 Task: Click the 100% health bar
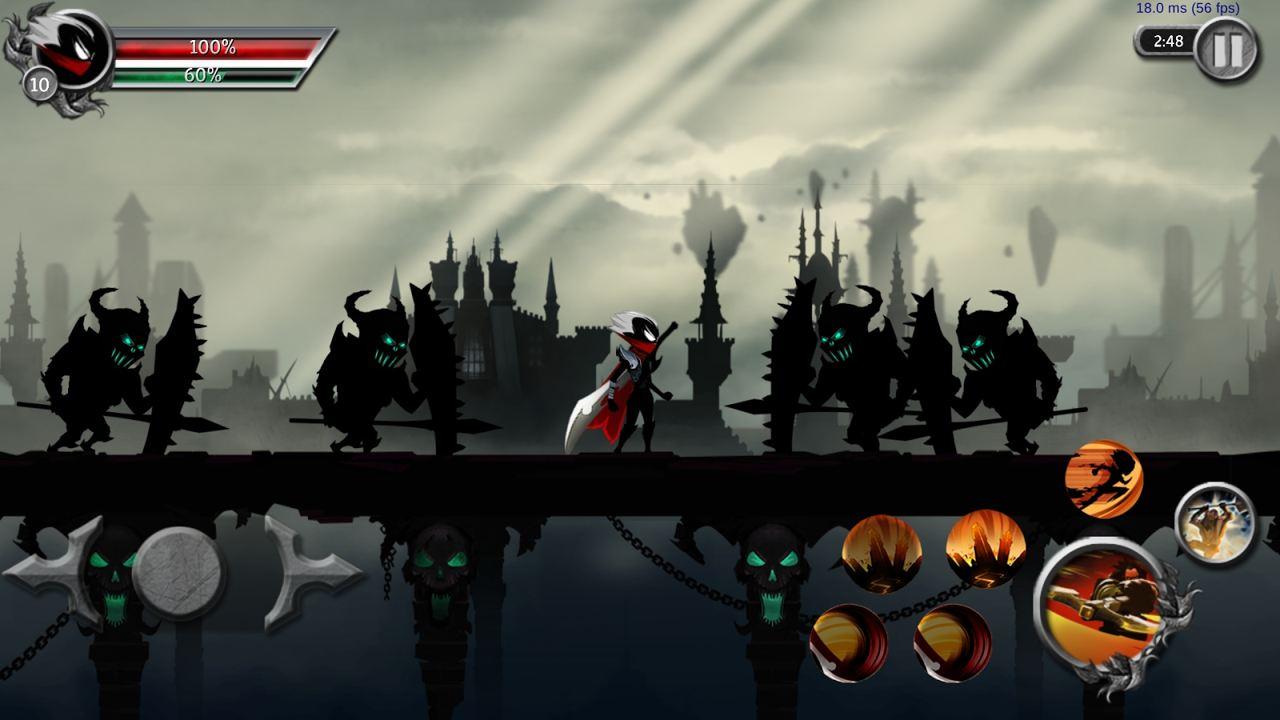pyautogui.click(x=215, y=45)
